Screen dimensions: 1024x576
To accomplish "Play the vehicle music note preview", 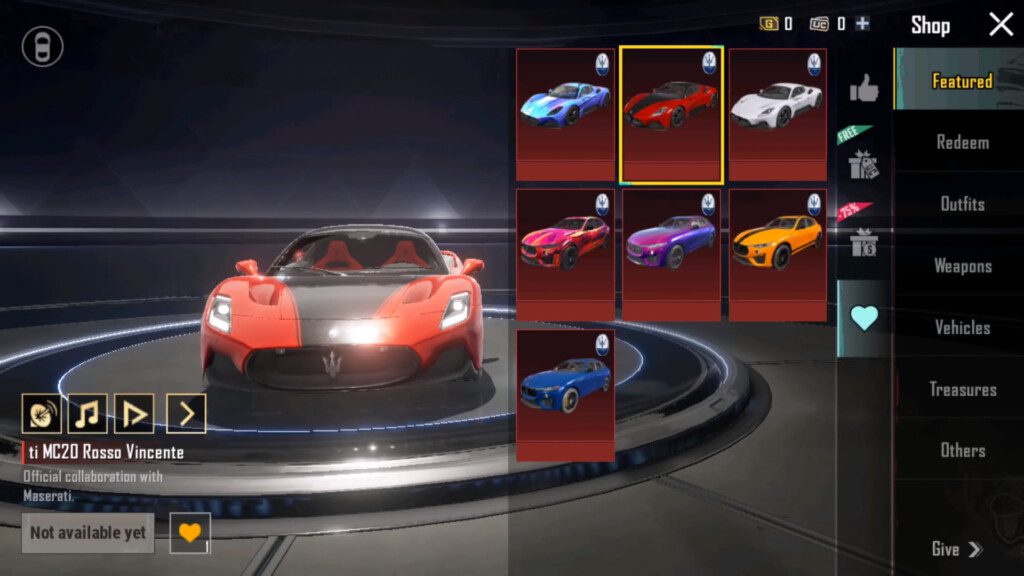I will pos(87,413).
